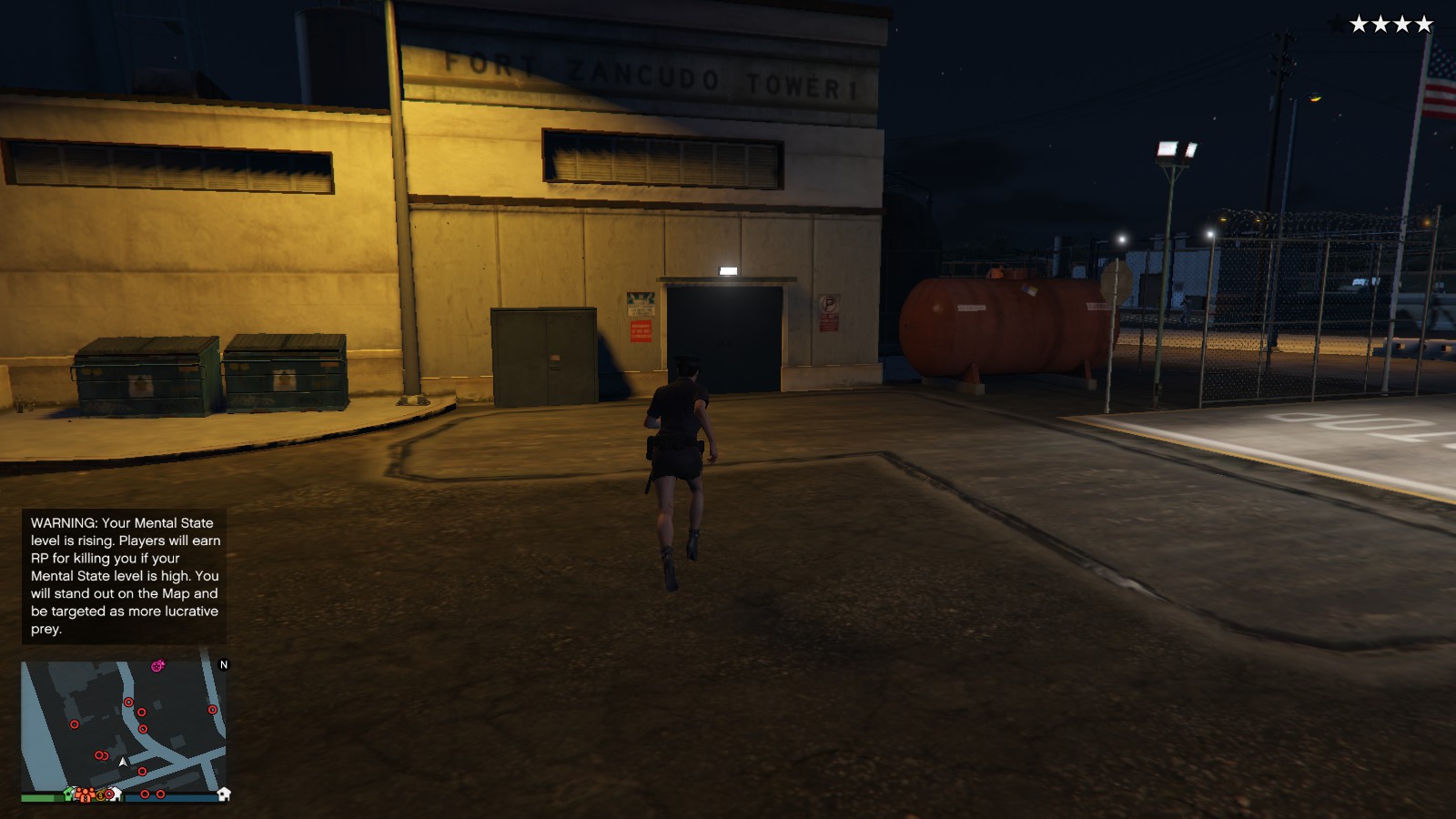This screenshot has width=1456, height=819.
Task: Select the white player arrow on minimap
Action: click(x=124, y=762)
